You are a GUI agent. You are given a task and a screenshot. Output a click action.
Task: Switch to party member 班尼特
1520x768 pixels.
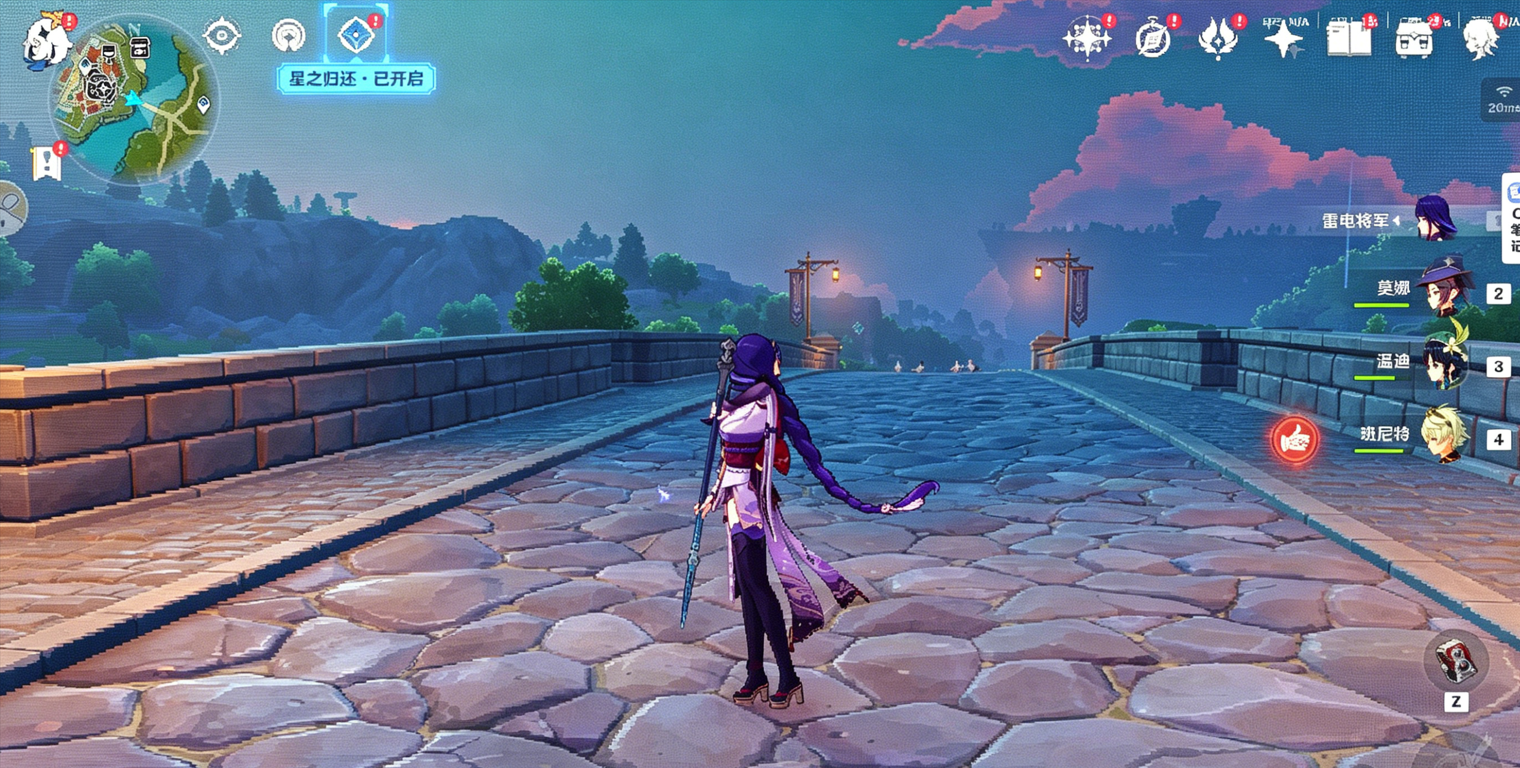(x=1442, y=435)
